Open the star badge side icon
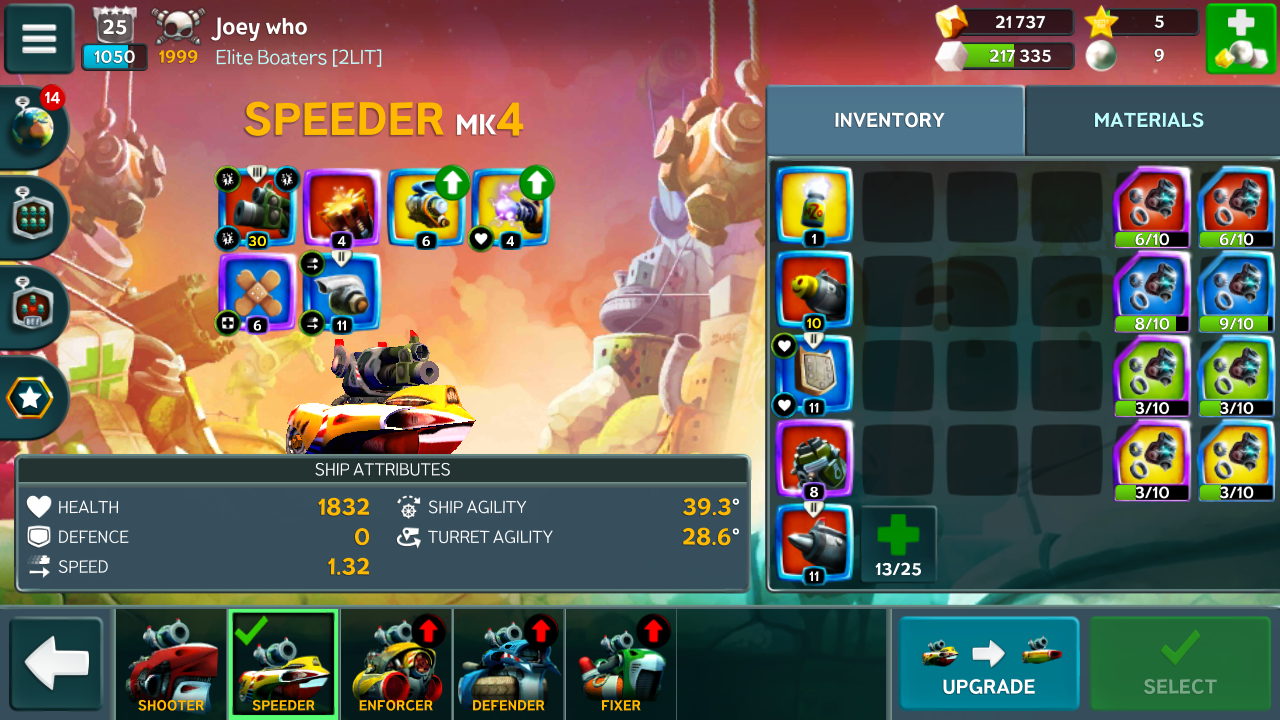 click(31, 398)
